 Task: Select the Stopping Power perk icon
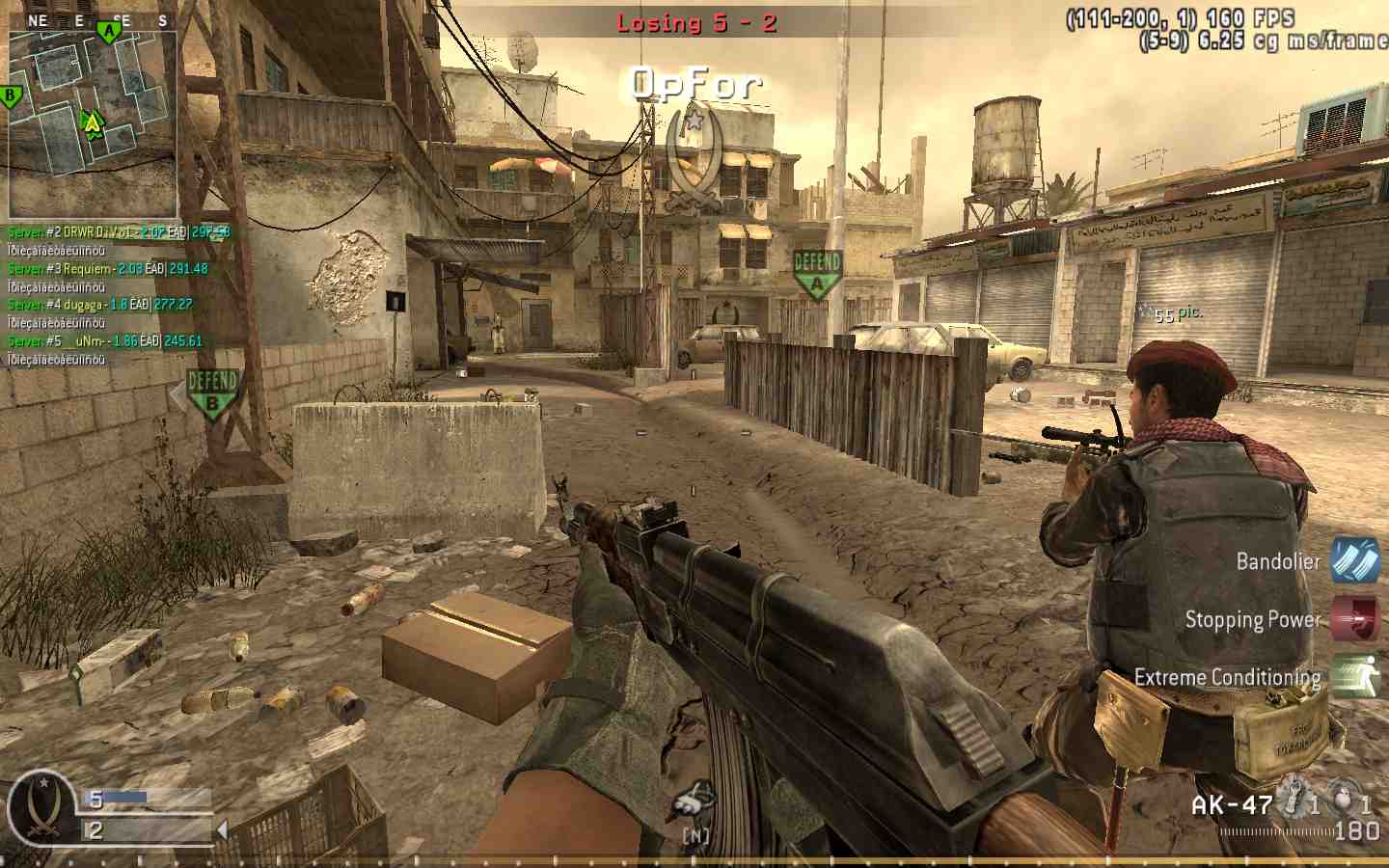1357,619
